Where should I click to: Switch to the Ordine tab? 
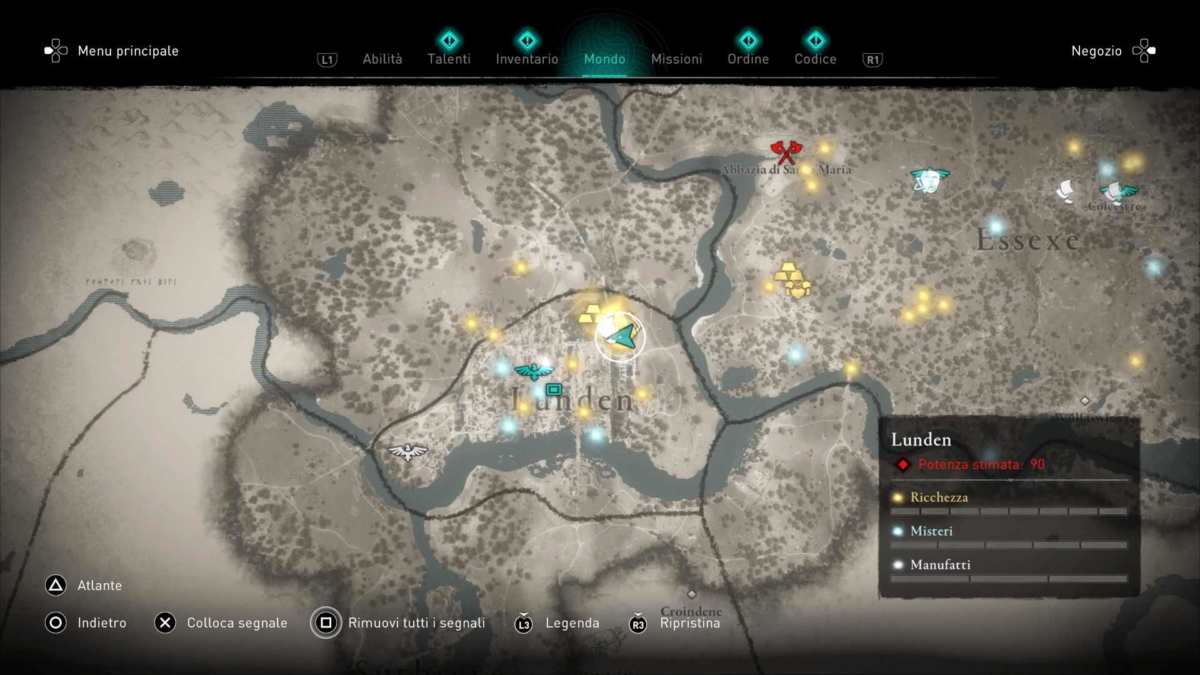click(x=748, y=59)
